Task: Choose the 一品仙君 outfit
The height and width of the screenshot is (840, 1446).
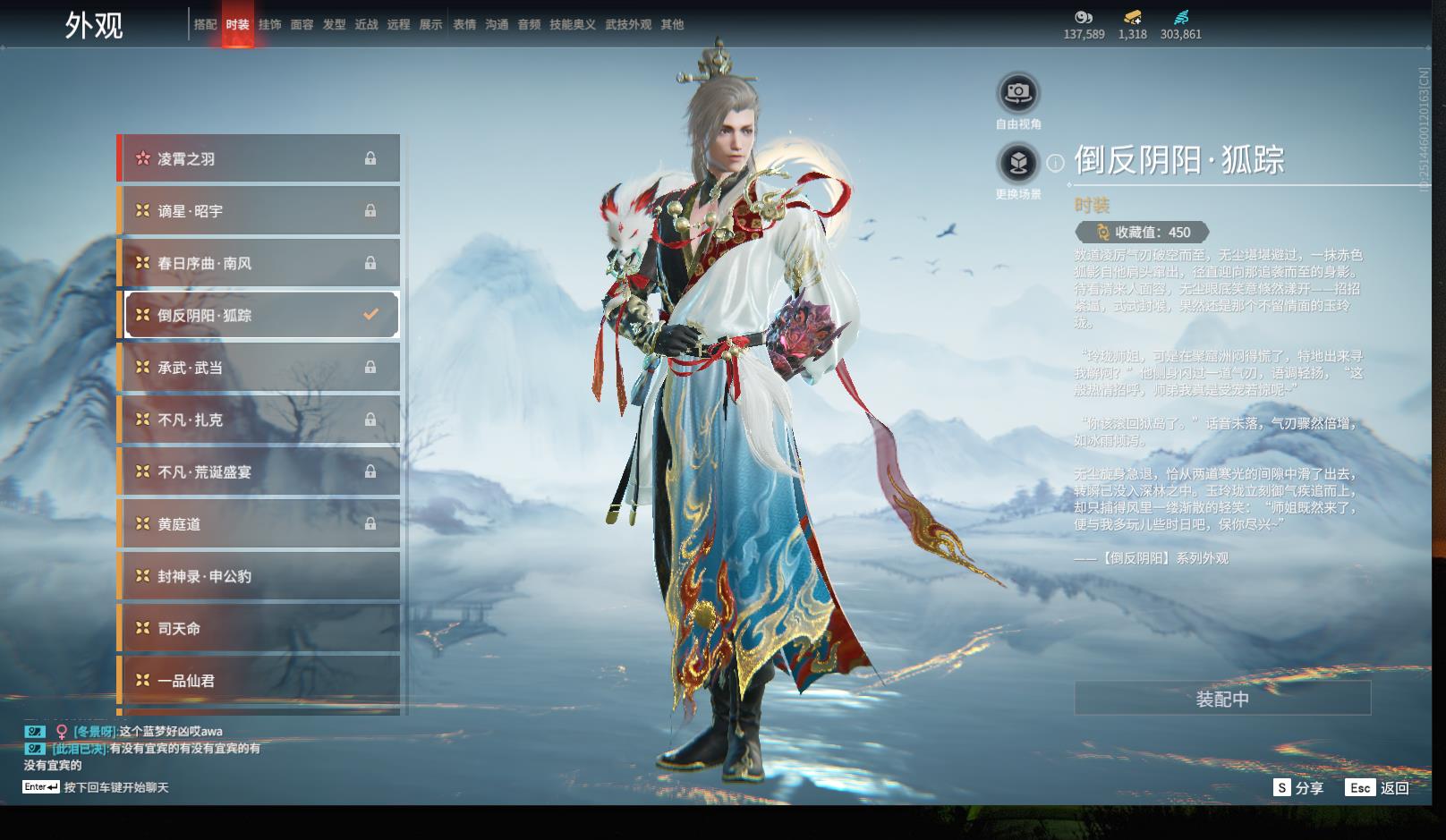Action: (x=259, y=681)
